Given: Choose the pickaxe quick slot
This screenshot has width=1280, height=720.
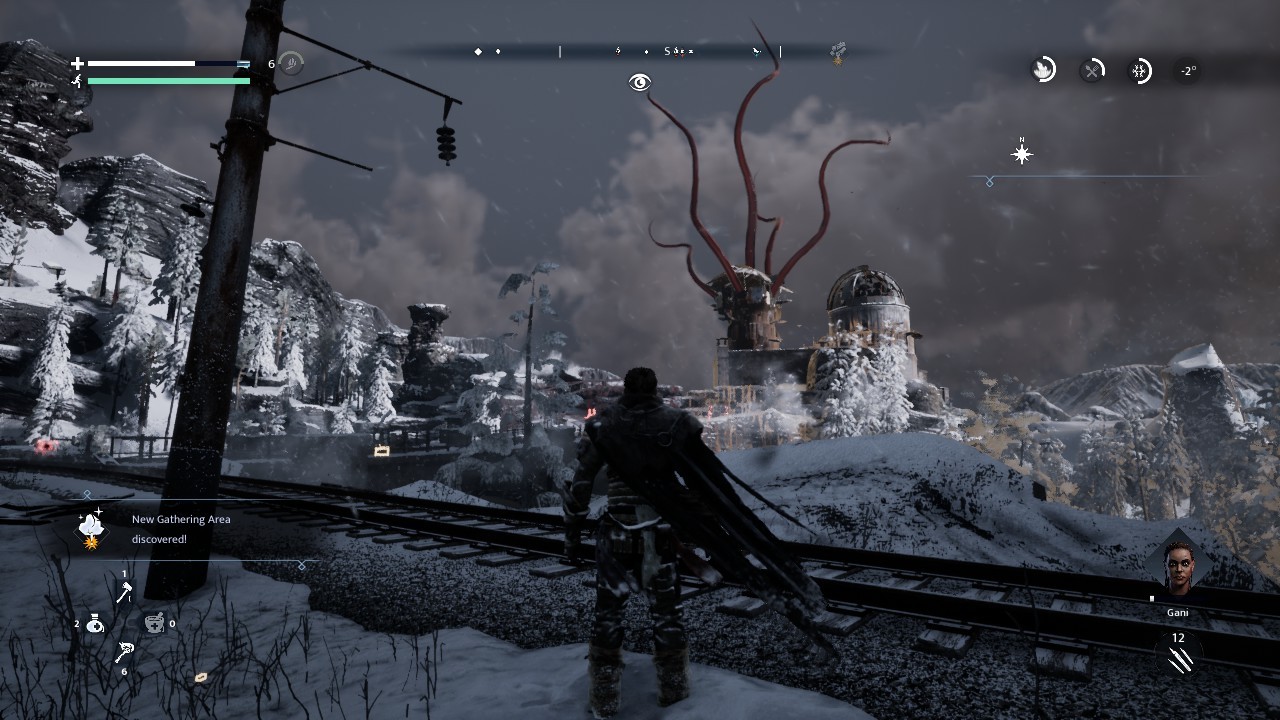Looking at the screenshot, I should click(x=124, y=652).
